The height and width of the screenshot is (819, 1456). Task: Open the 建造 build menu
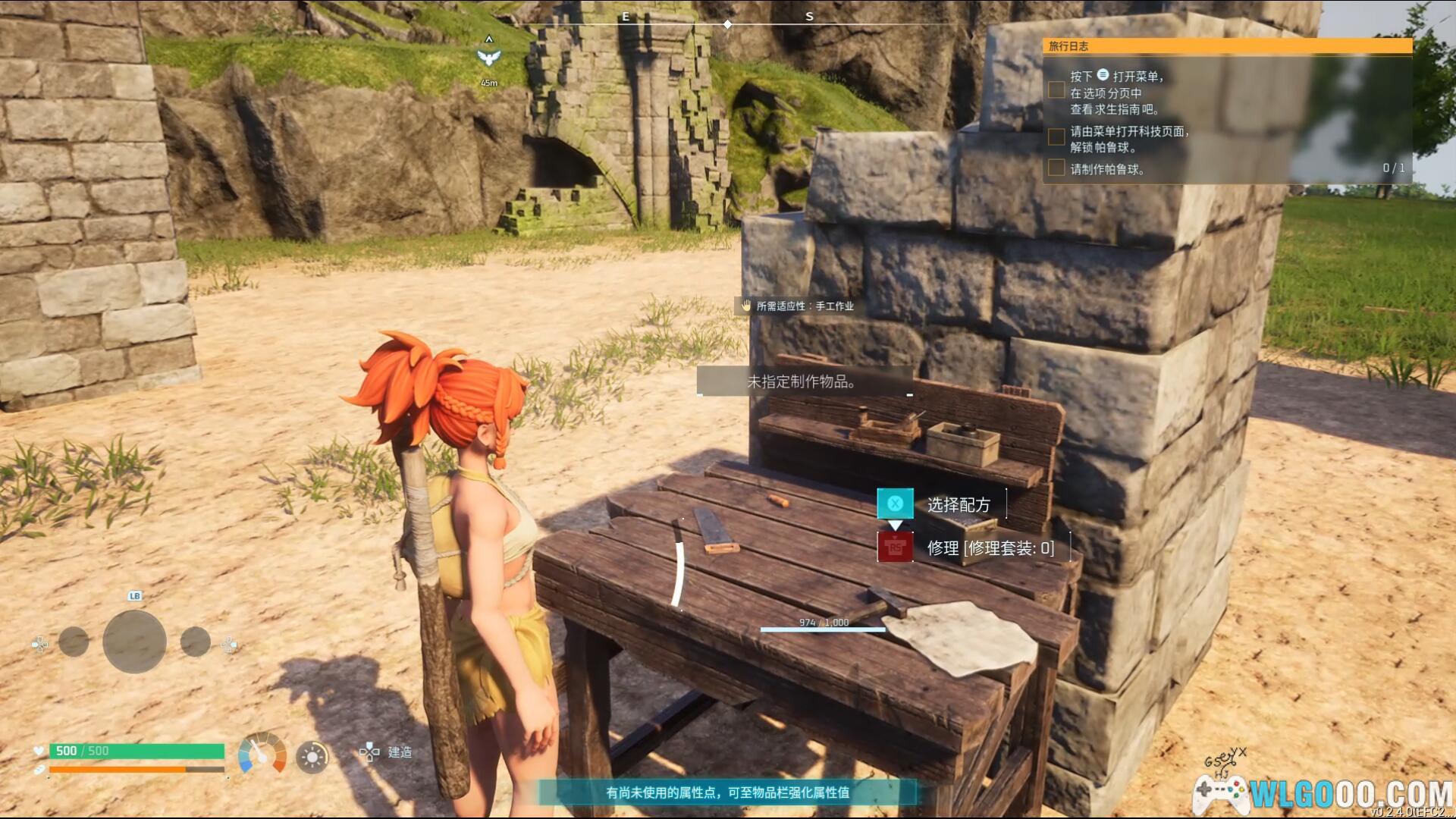[388, 752]
